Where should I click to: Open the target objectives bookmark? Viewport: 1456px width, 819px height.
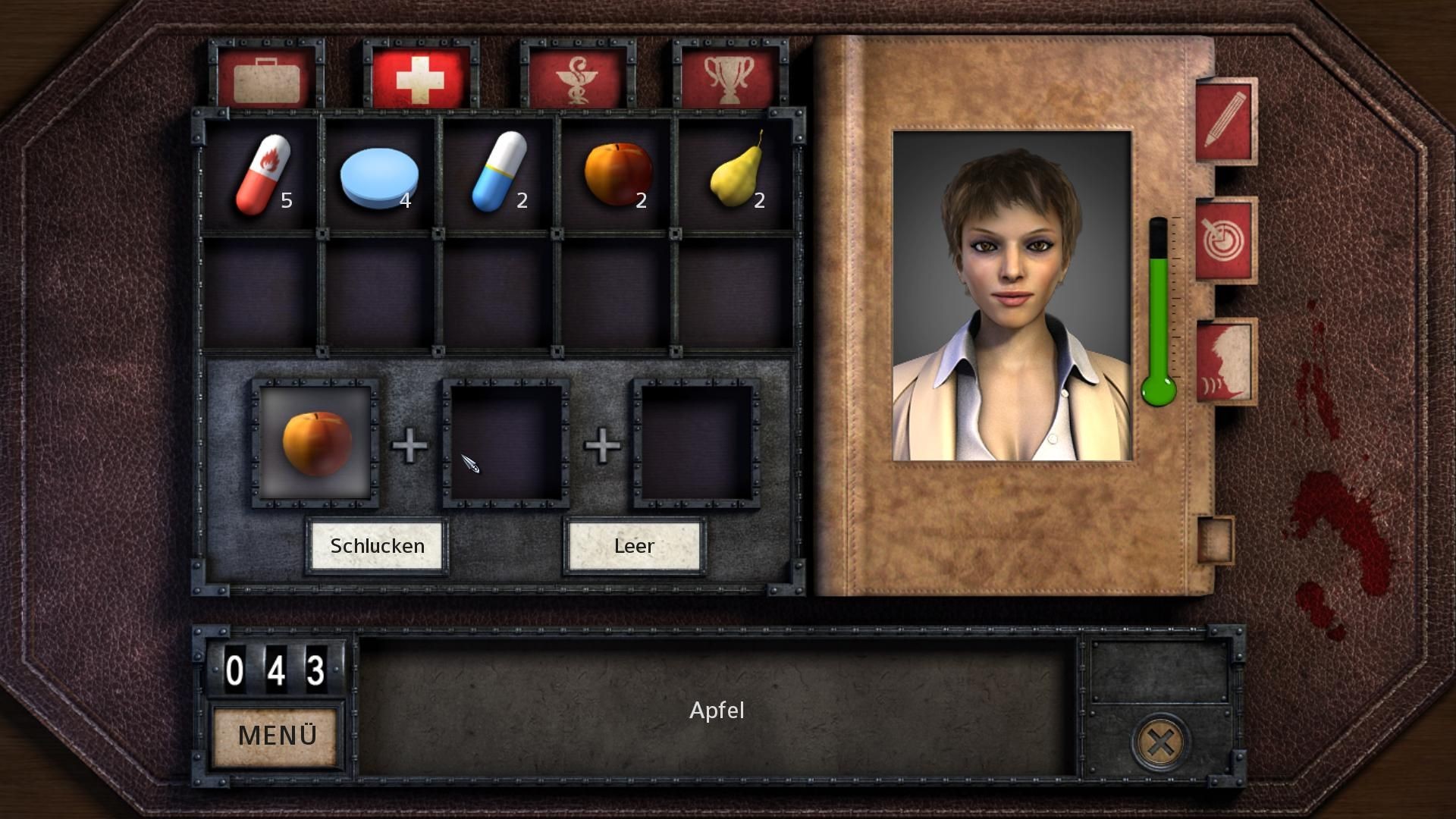point(1225,240)
